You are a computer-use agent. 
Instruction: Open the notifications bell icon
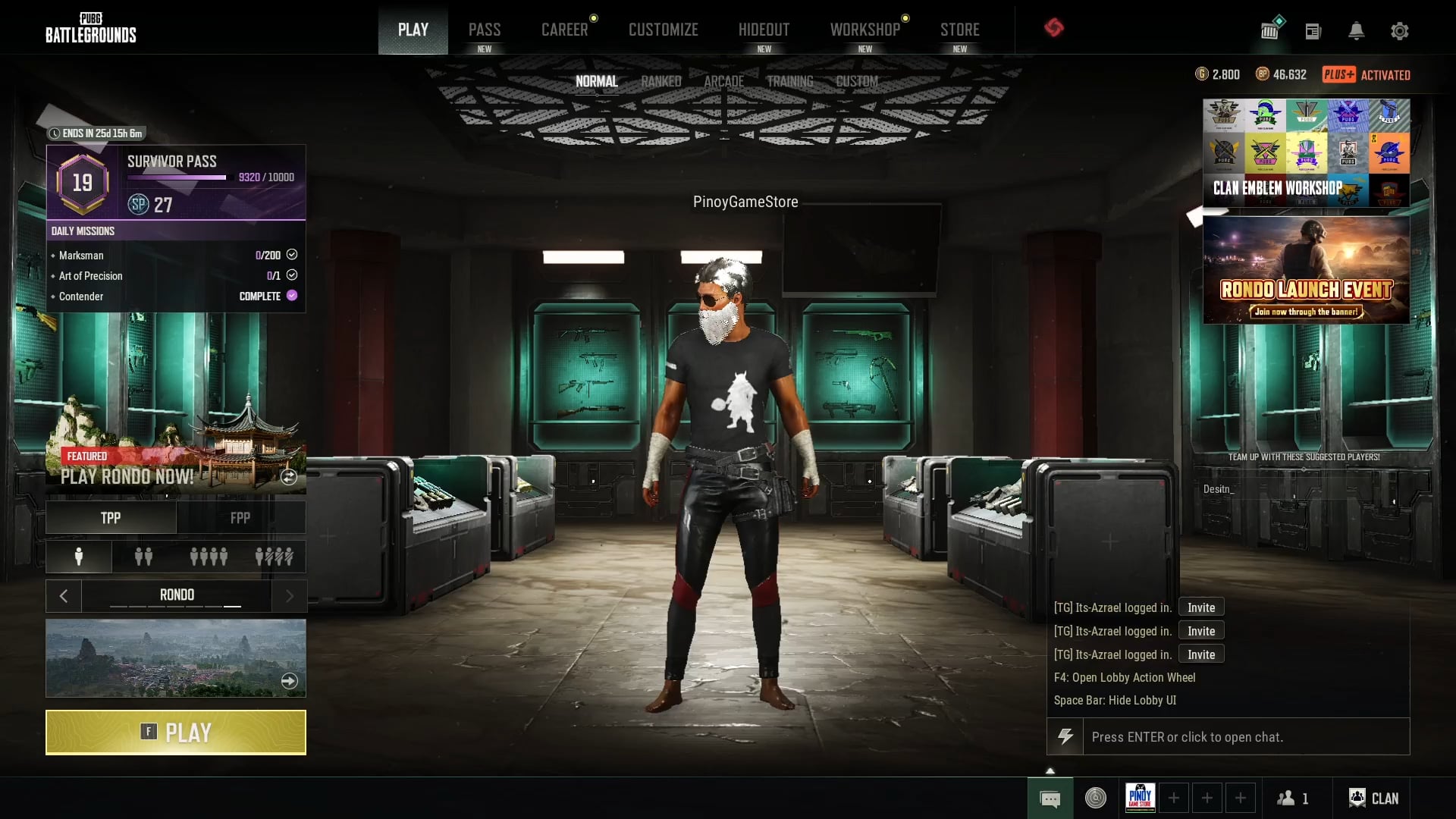[x=1357, y=31]
